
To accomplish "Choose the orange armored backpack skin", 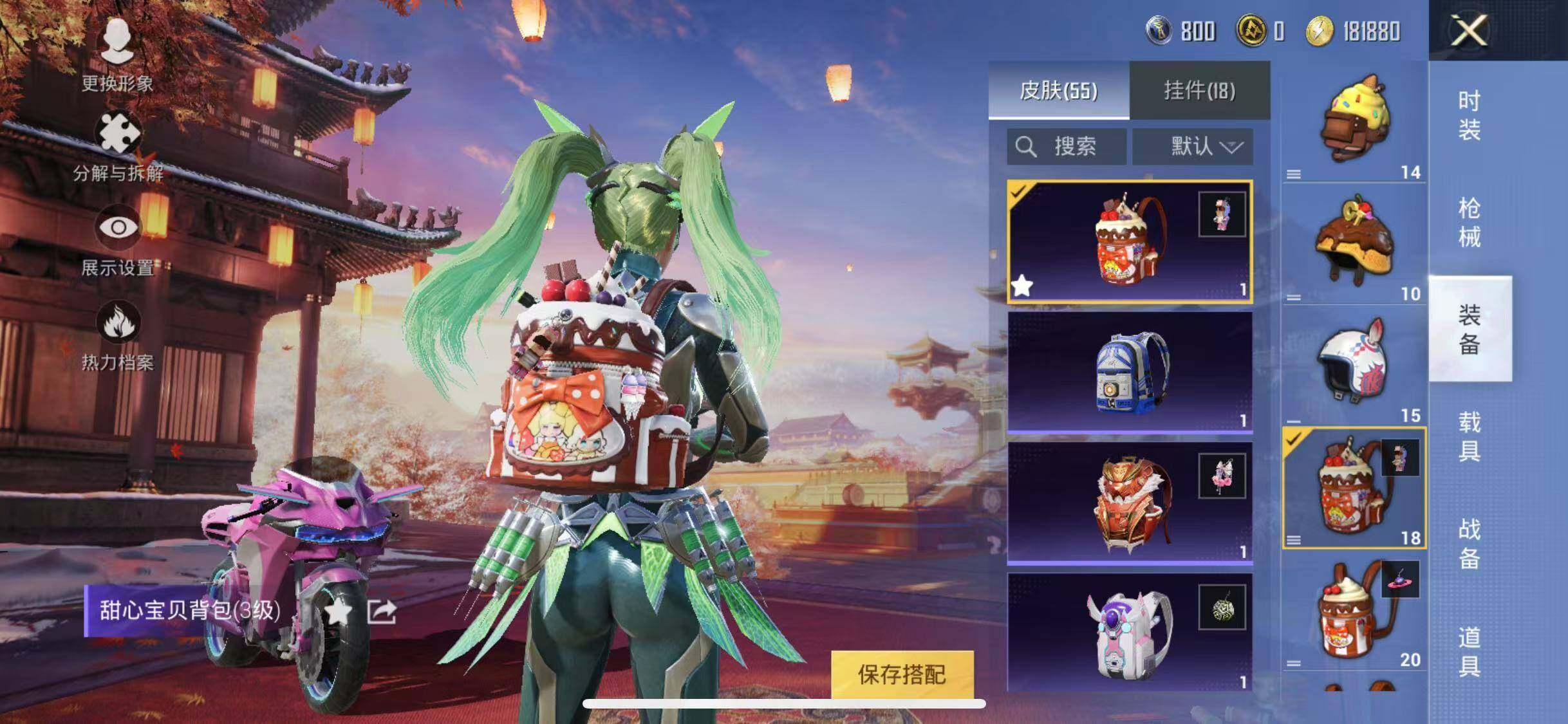I will pos(1130,502).
